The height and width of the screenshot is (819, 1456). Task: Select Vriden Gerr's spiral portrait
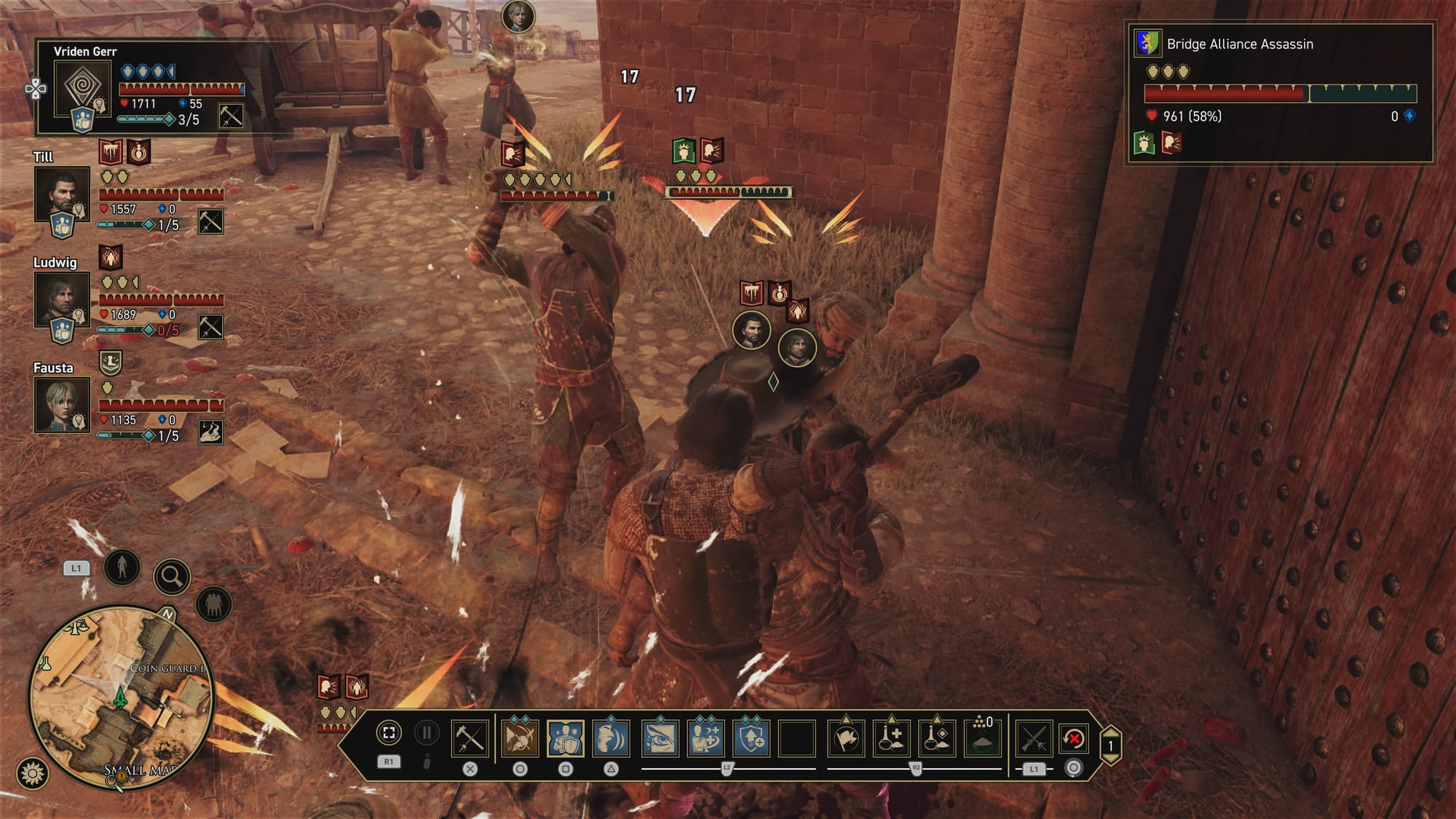coord(82,88)
